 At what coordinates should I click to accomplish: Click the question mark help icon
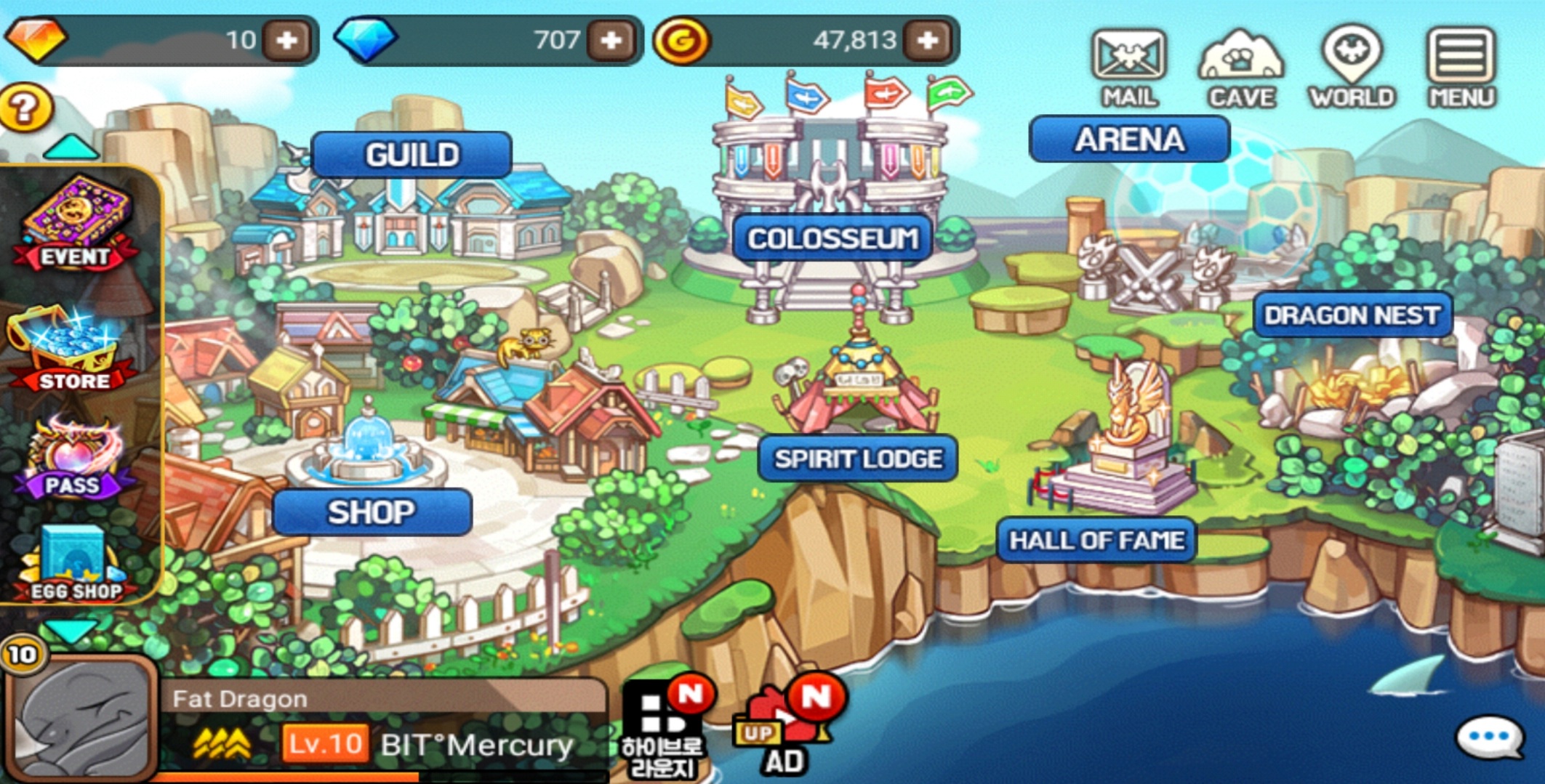[x=25, y=109]
